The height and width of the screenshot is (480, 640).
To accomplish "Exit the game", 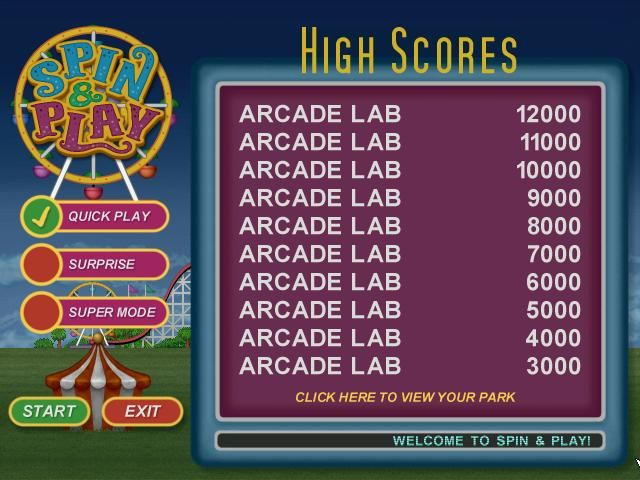I will pos(142,411).
